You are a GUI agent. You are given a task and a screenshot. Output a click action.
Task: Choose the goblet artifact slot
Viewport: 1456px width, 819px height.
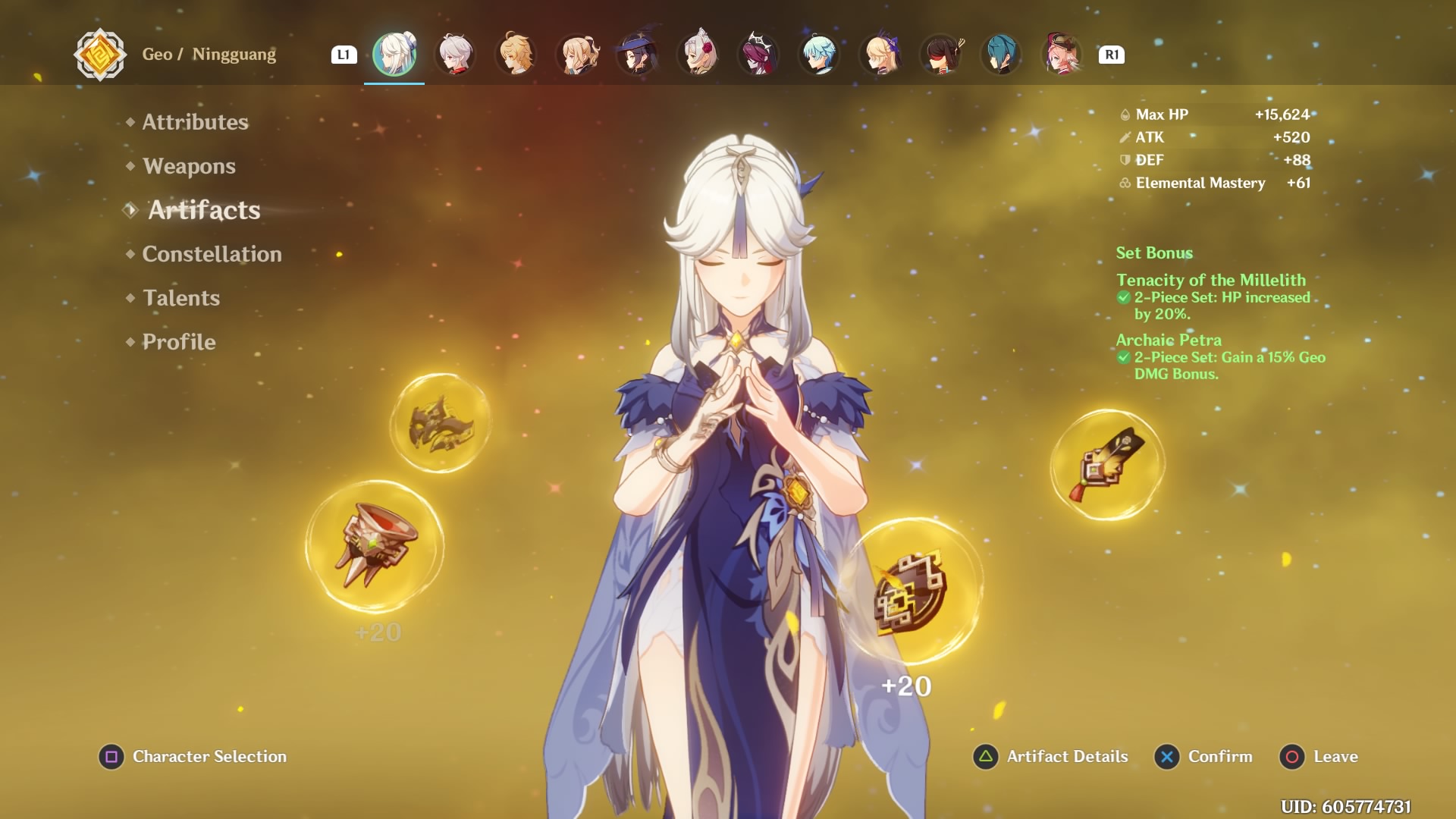[375, 546]
